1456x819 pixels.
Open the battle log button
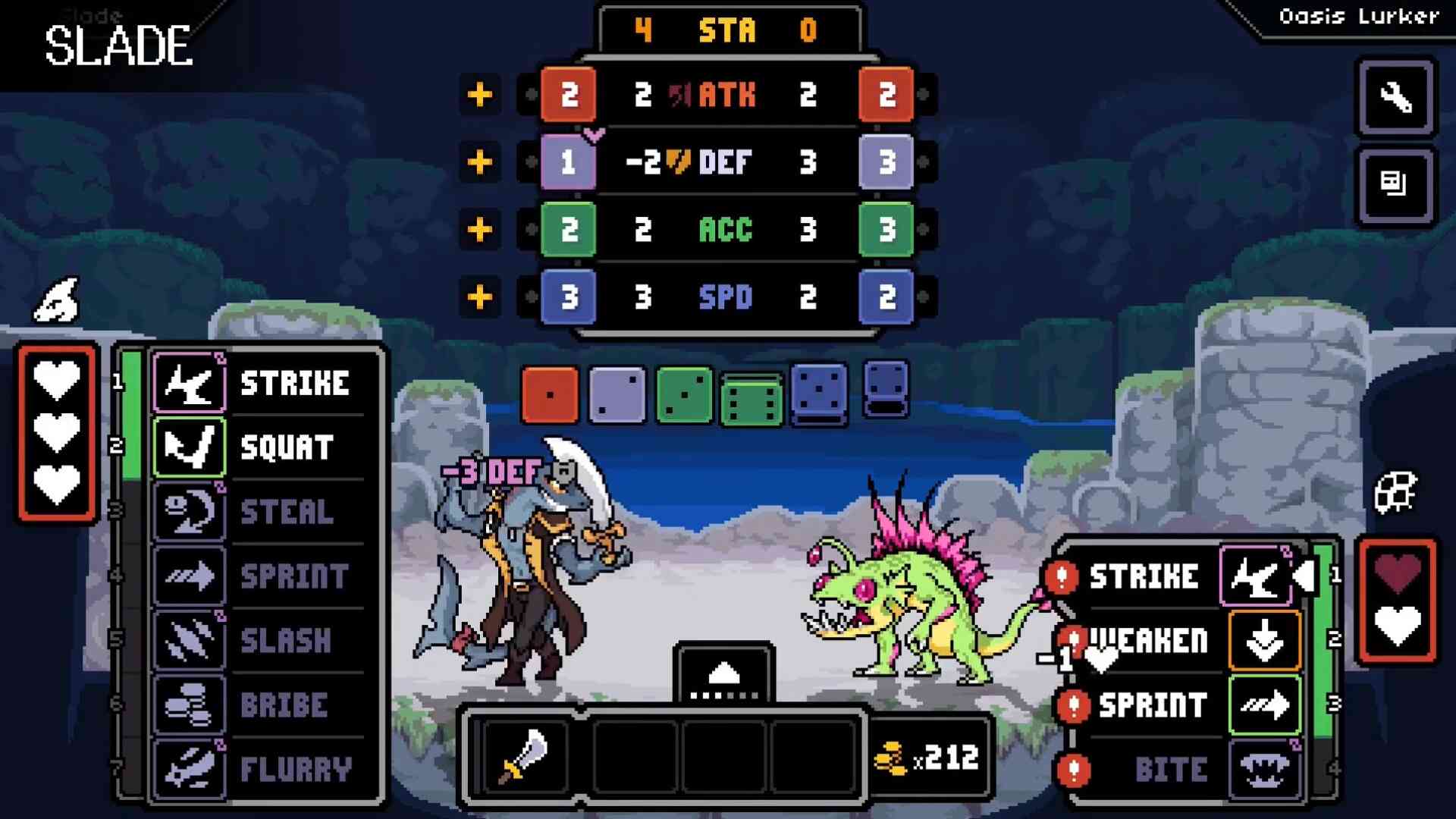(x=1395, y=185)
